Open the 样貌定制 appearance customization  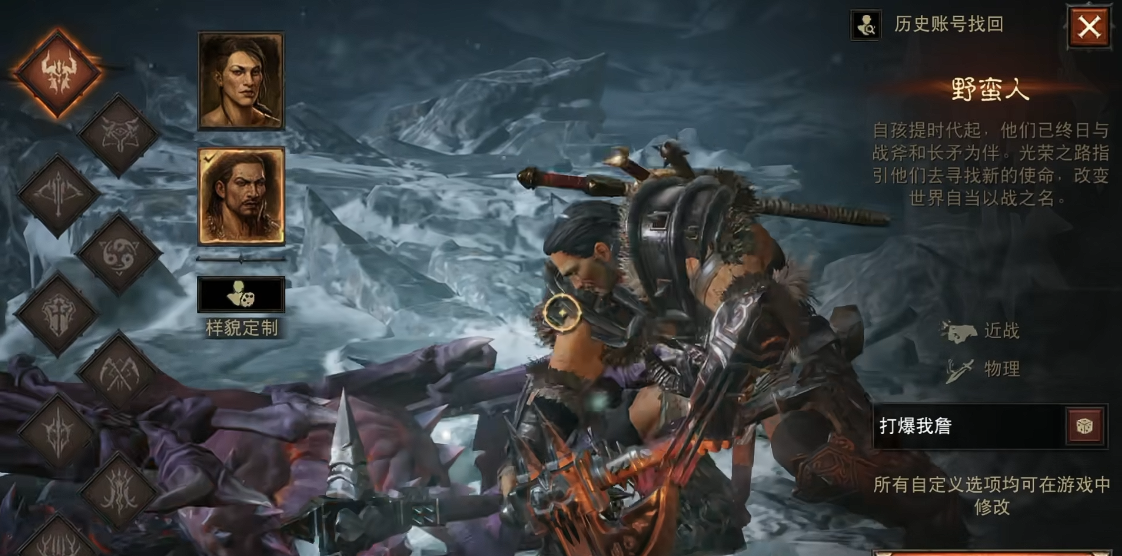coord(241,295)
